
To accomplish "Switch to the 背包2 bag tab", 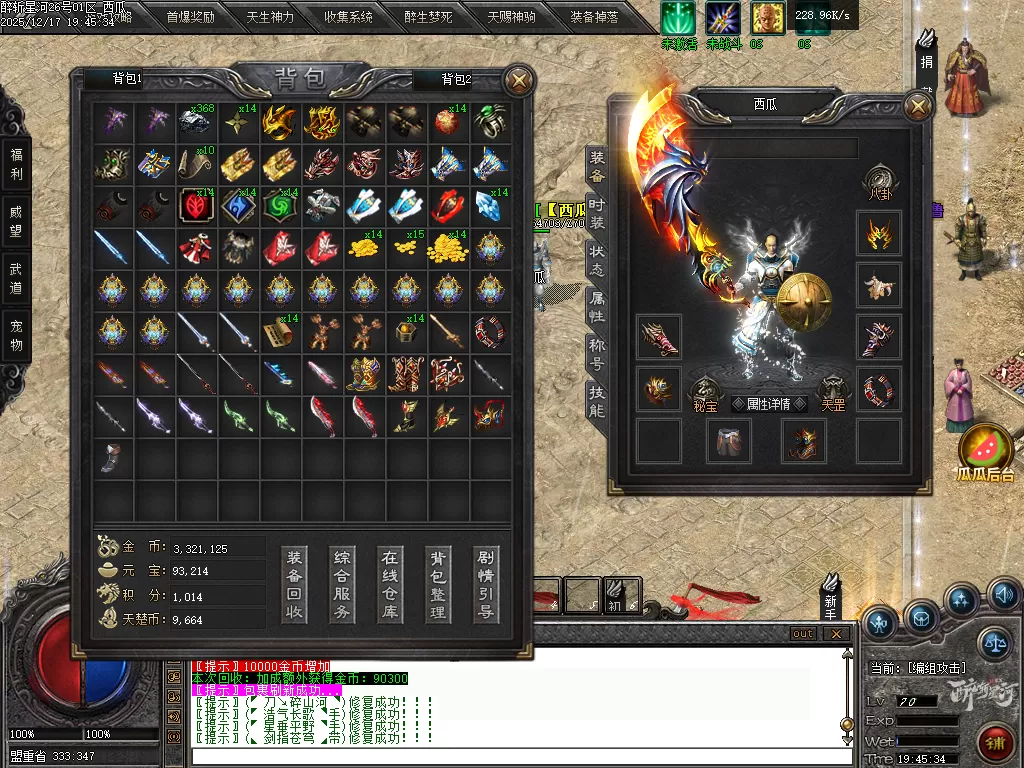I will [455, 79].
